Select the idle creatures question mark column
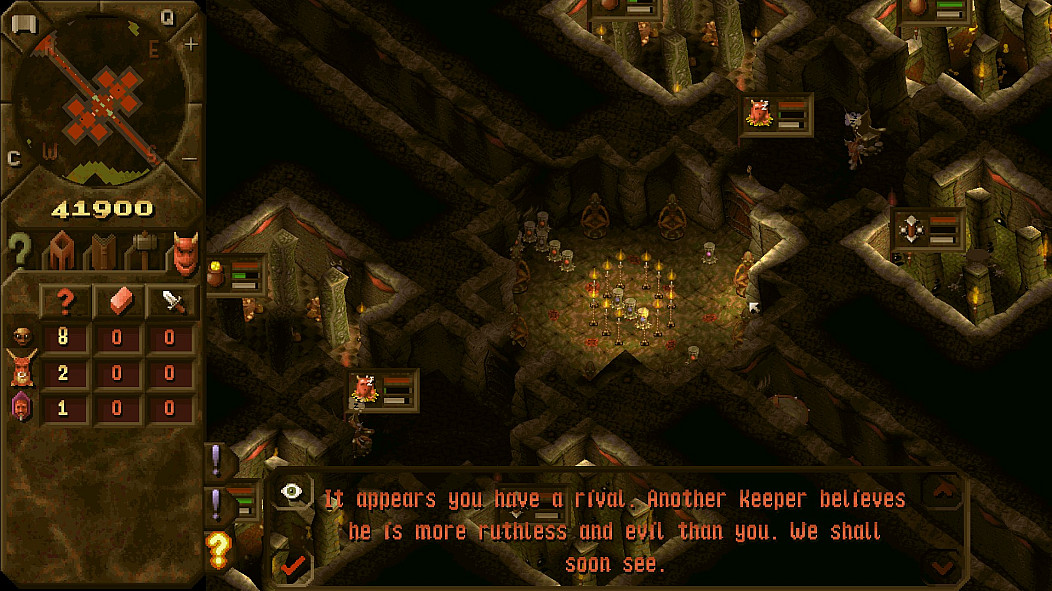 64,301
